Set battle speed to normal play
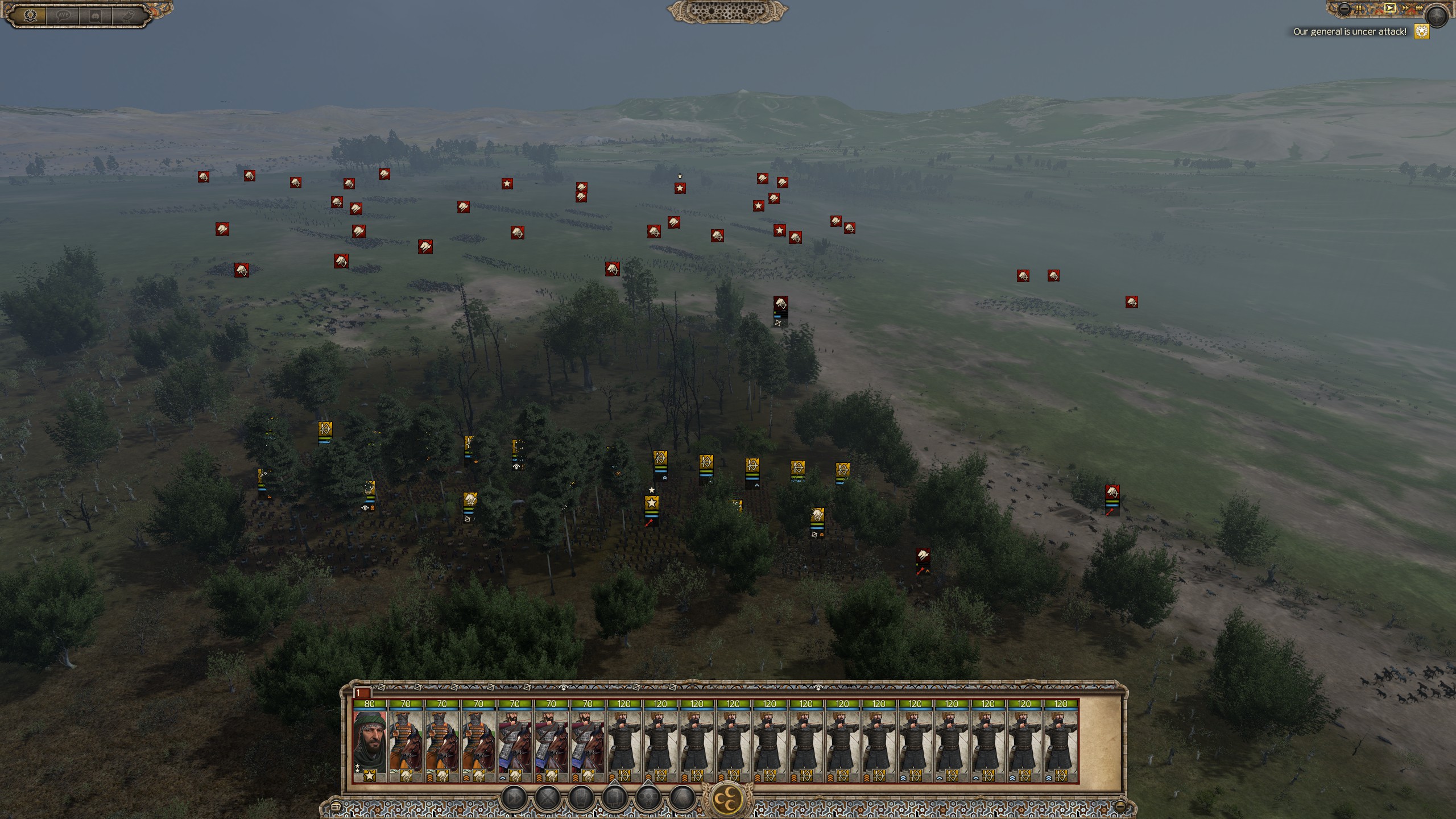This screenshot has width=1456, height=819. coord(1390,8)
